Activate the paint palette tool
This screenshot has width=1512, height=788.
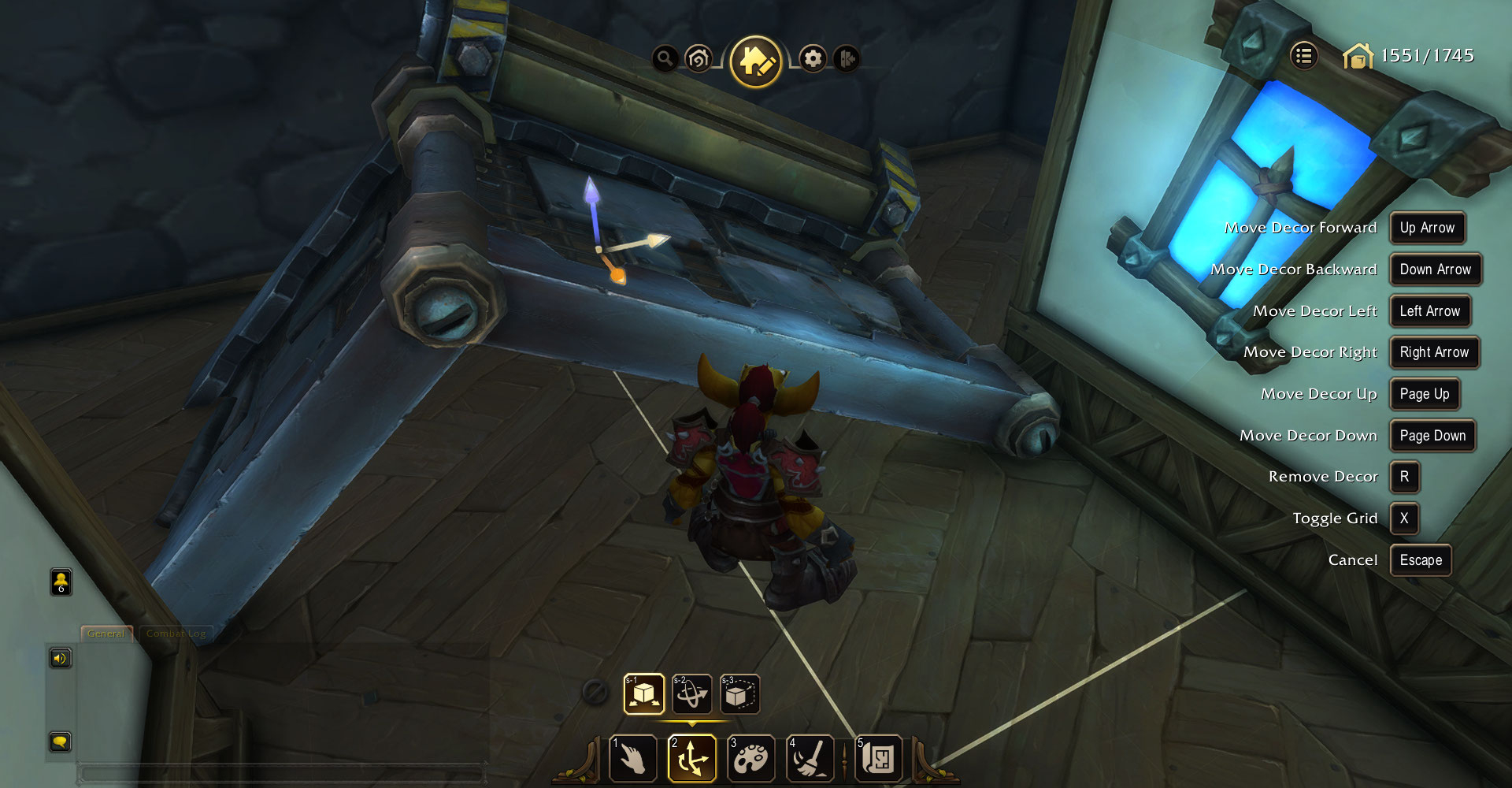750,758
